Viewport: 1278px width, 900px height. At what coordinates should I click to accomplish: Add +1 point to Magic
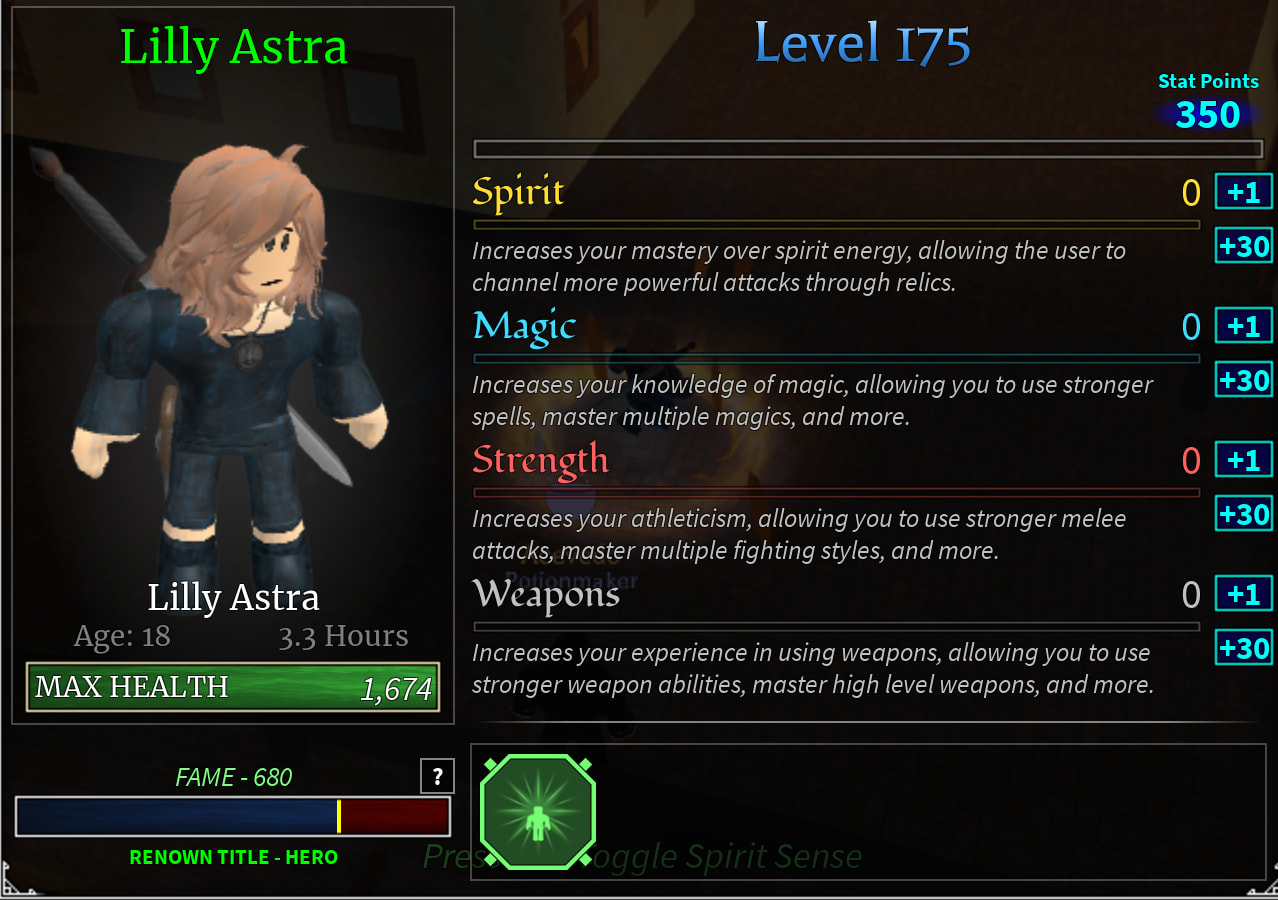pyautogui.click(x=1243, y=326)
